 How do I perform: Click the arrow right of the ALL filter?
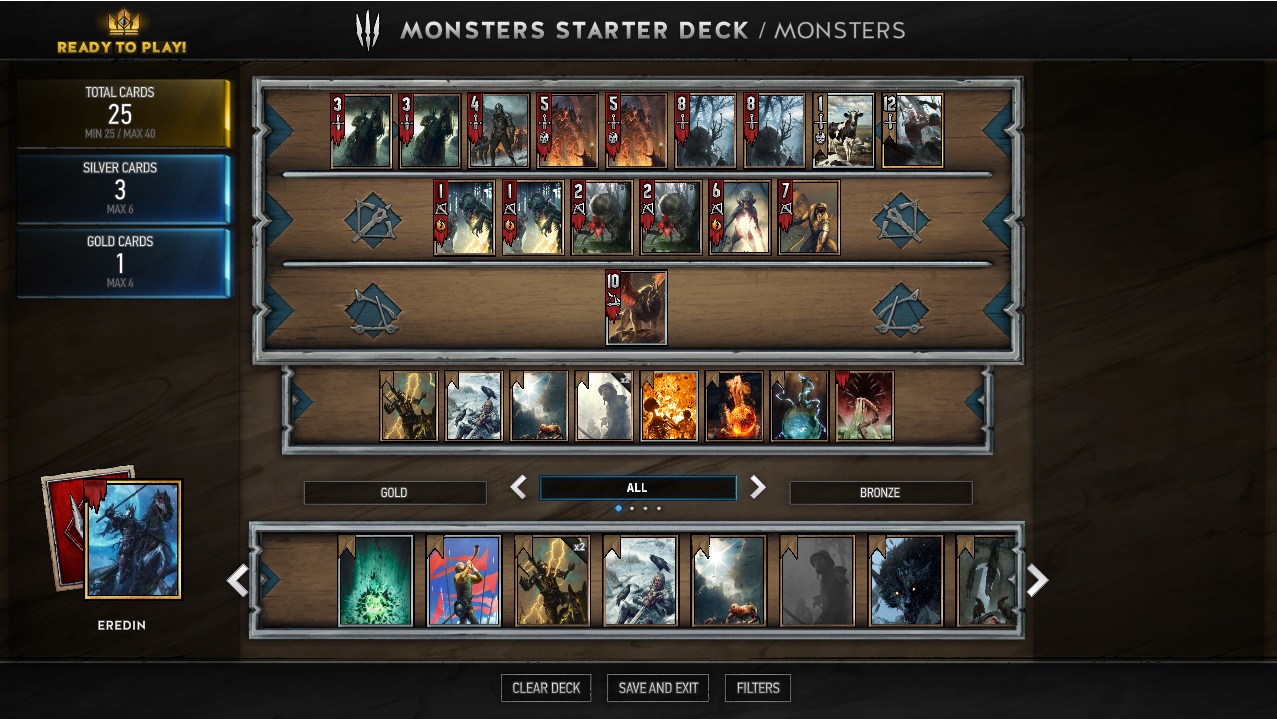tap(758, 487)
